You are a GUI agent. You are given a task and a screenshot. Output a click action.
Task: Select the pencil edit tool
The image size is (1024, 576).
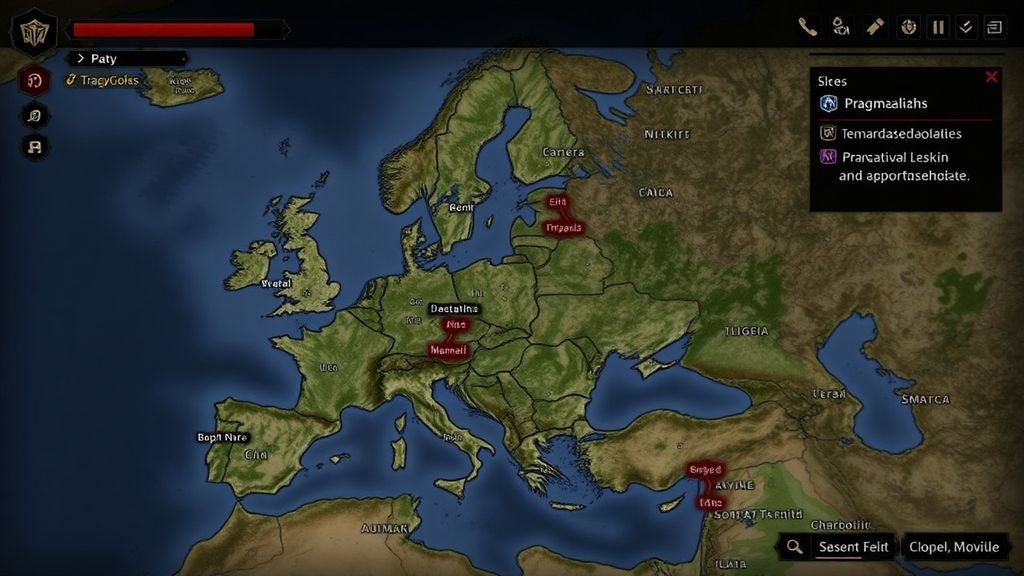point(875,27)
